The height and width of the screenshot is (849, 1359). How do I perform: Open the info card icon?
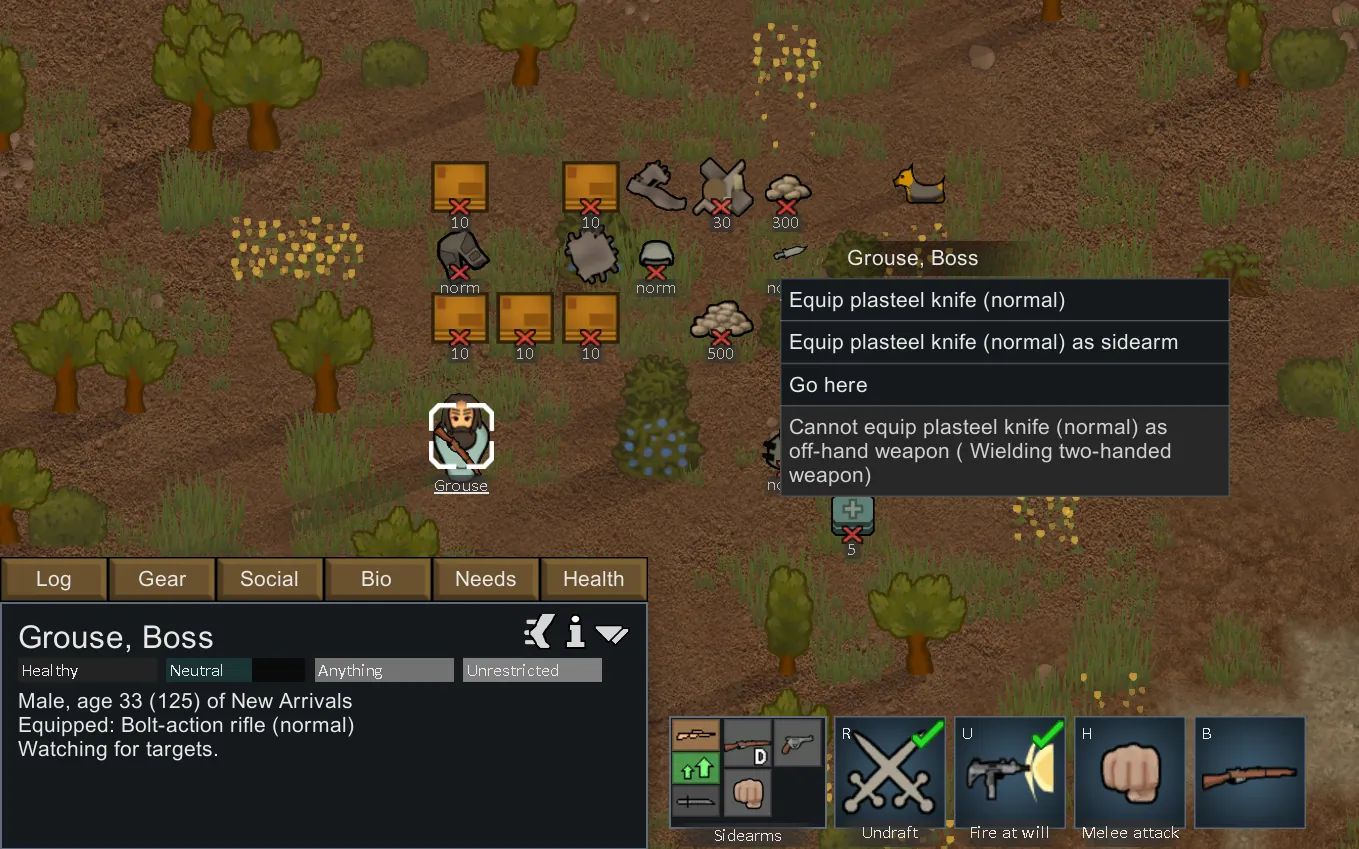(x=575, y=632)
